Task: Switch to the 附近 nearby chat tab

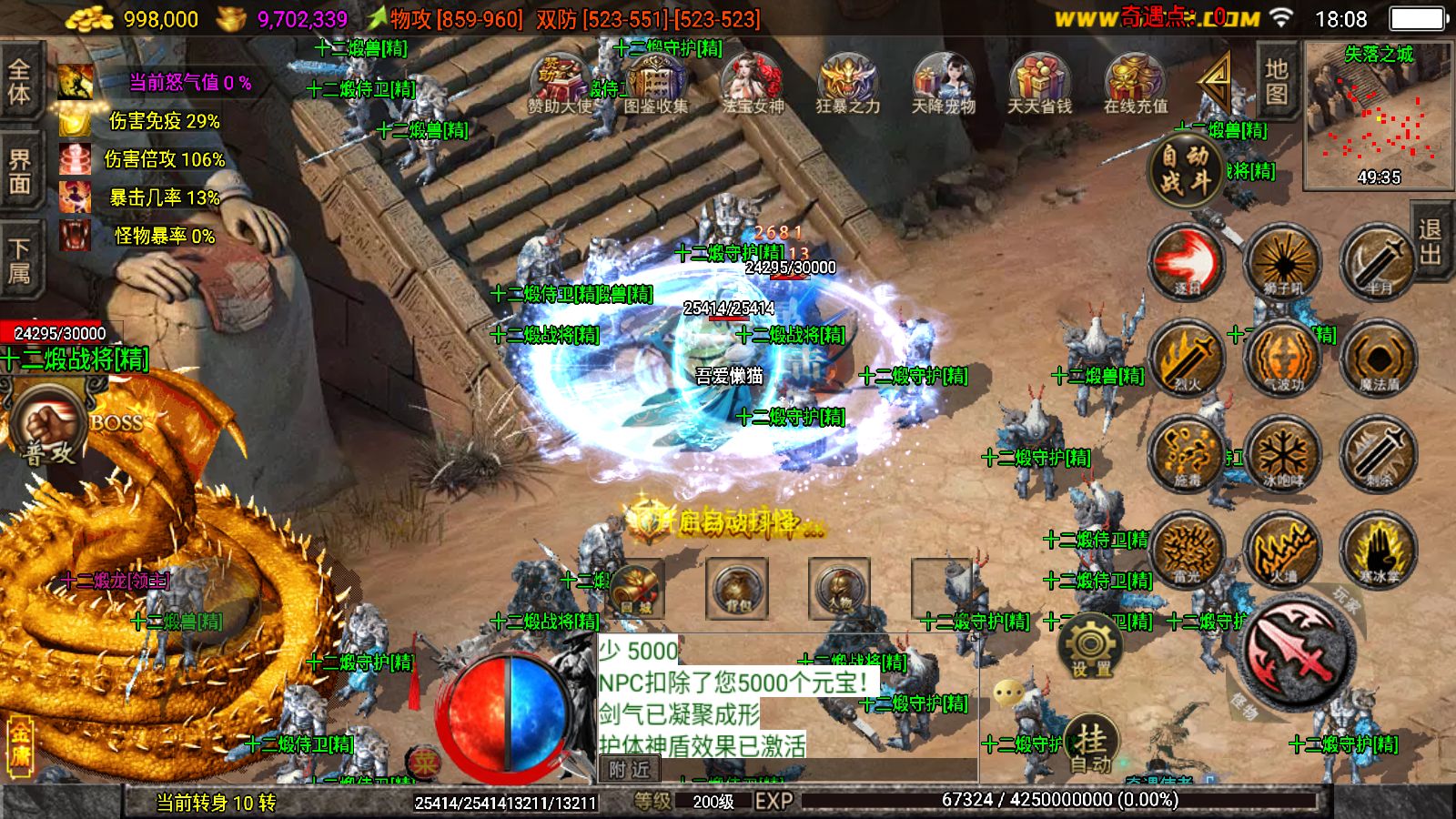Action: [630, 770]
